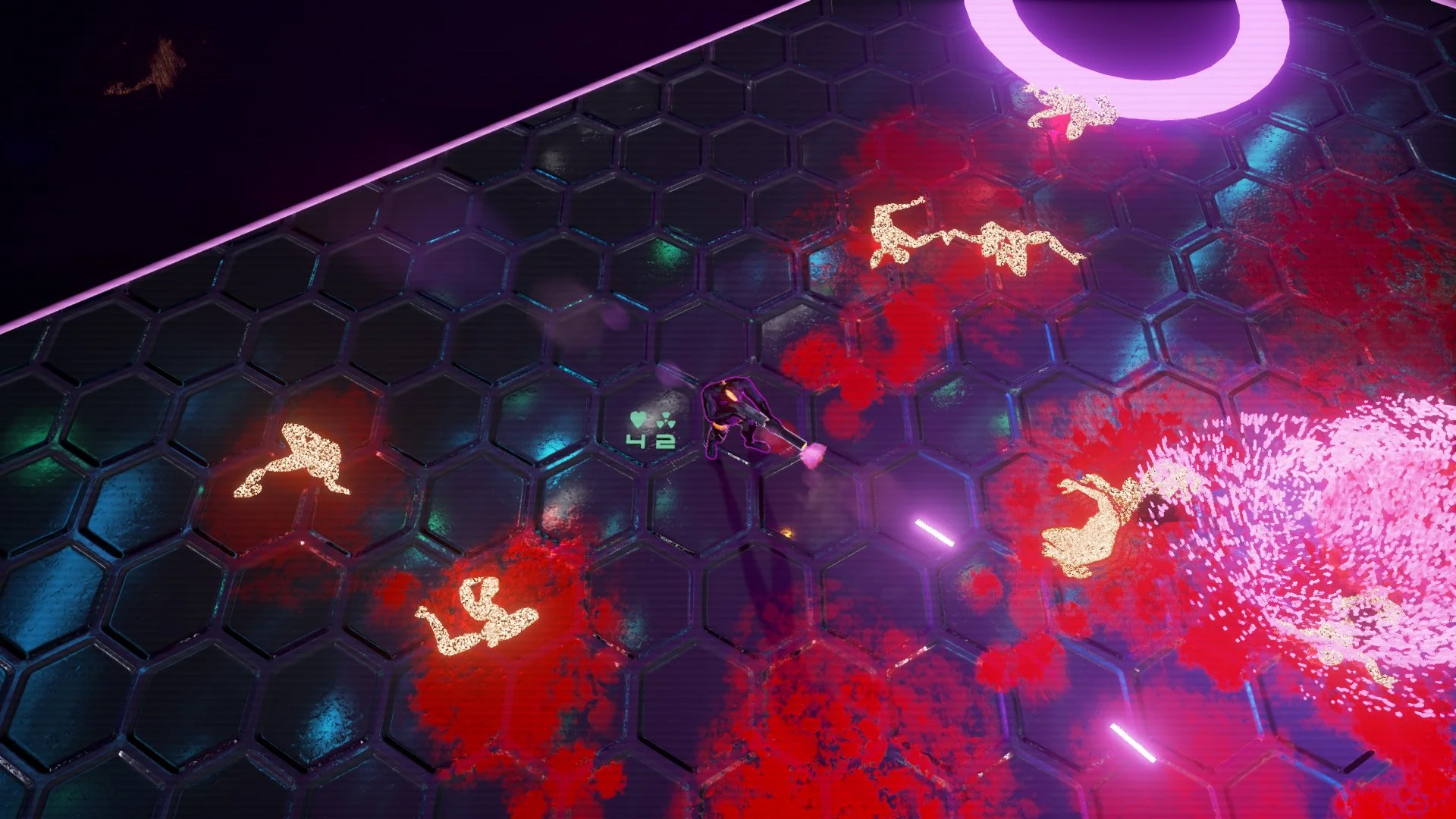The image size is (1456, 819).
Task: Click the radiation counter showing 2
Action: 666,441
